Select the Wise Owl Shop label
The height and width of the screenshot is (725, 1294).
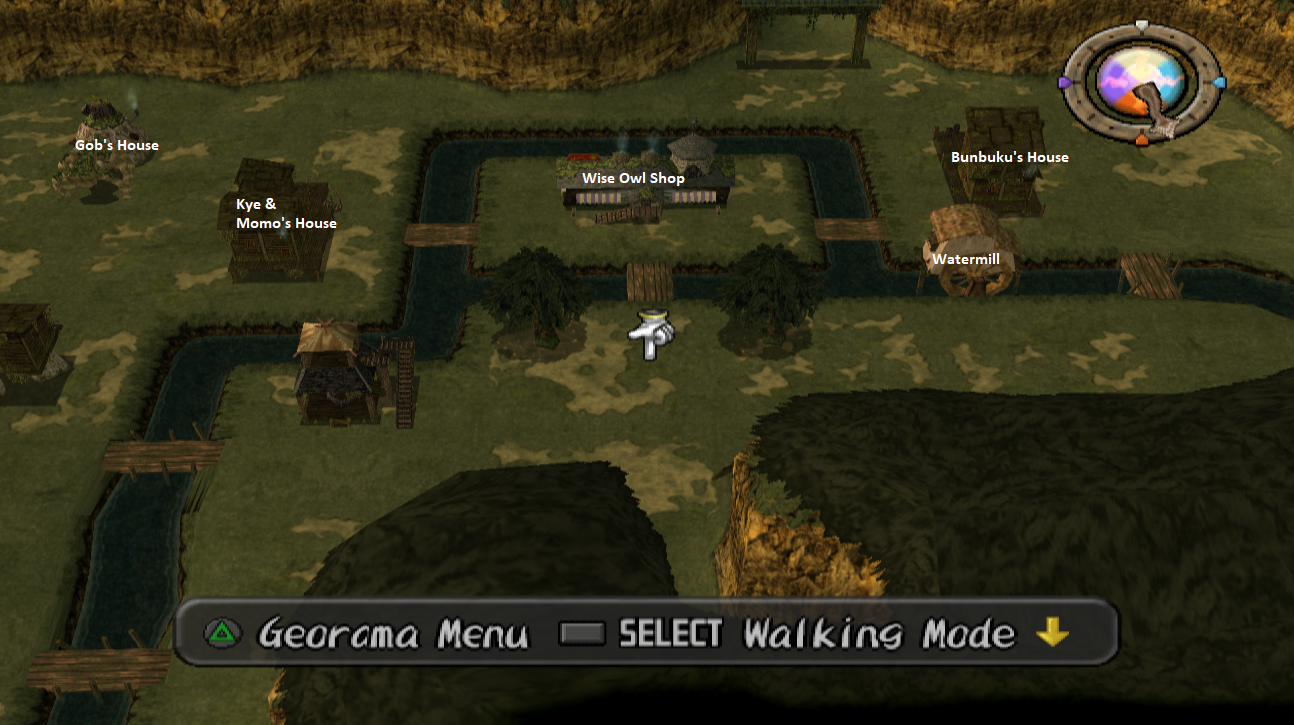[634, 177]
